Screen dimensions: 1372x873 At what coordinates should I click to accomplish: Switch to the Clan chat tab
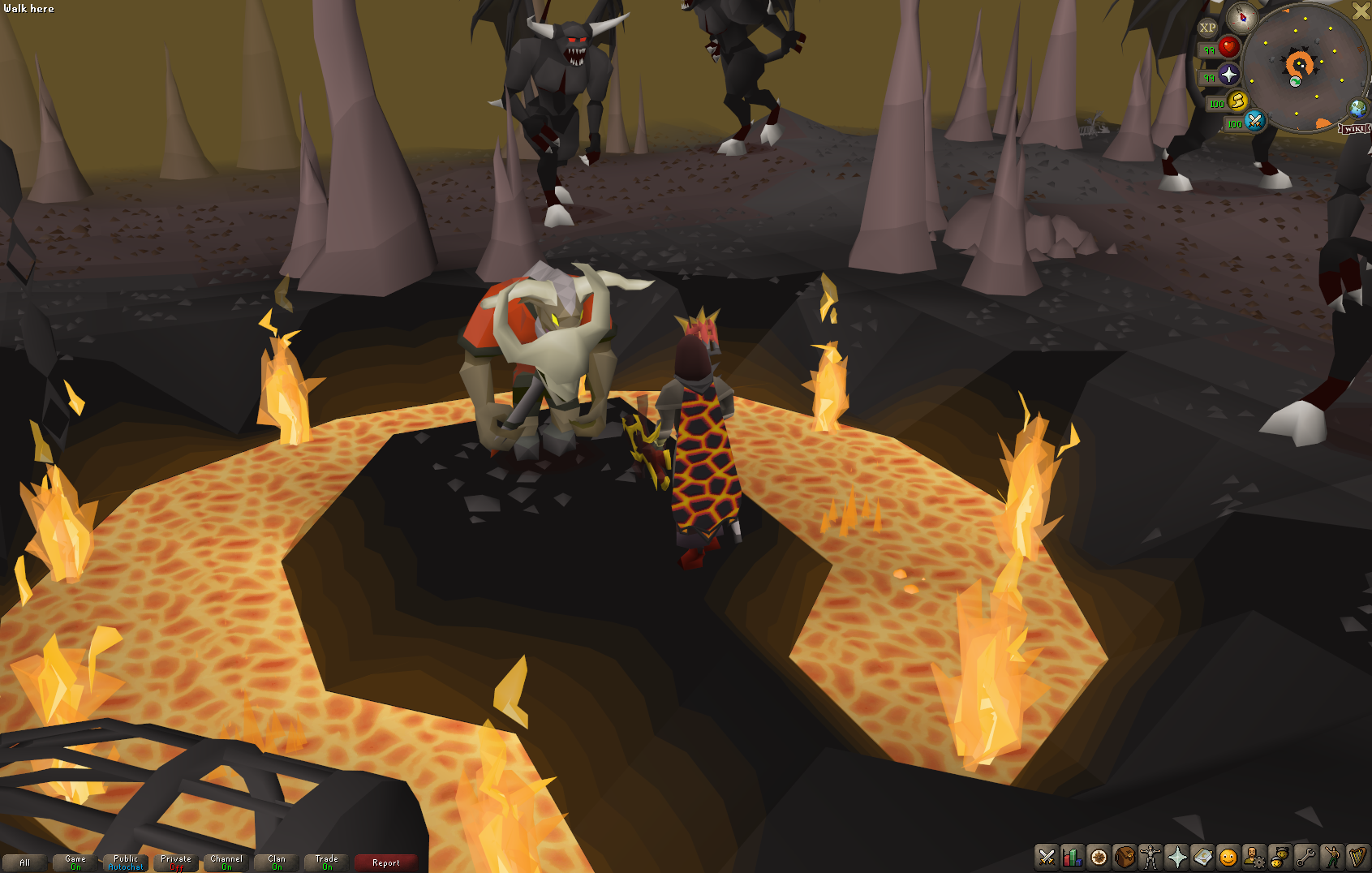[x=275, y=861]
